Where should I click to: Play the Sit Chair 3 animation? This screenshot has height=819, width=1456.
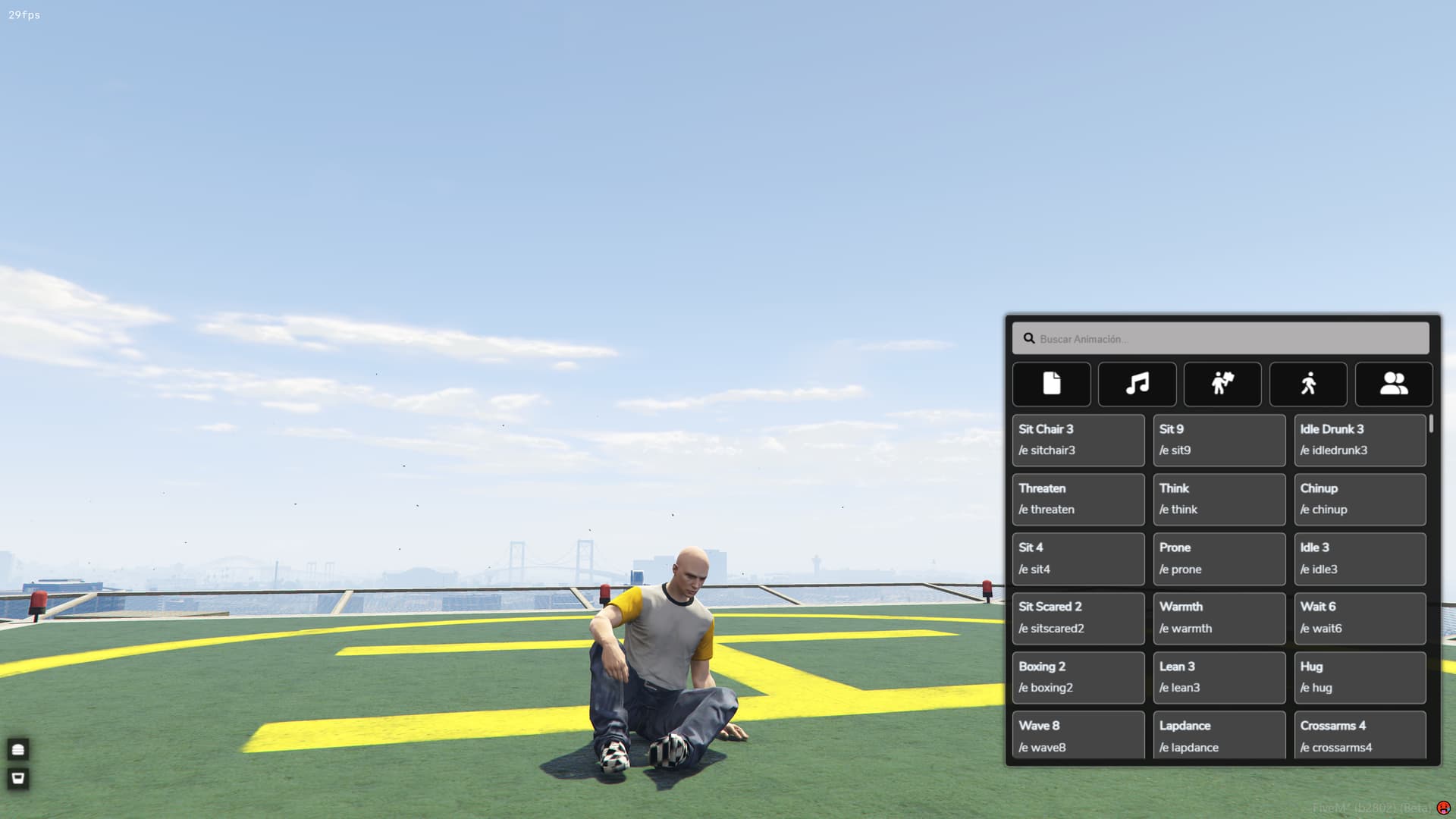coord(1078,440)
